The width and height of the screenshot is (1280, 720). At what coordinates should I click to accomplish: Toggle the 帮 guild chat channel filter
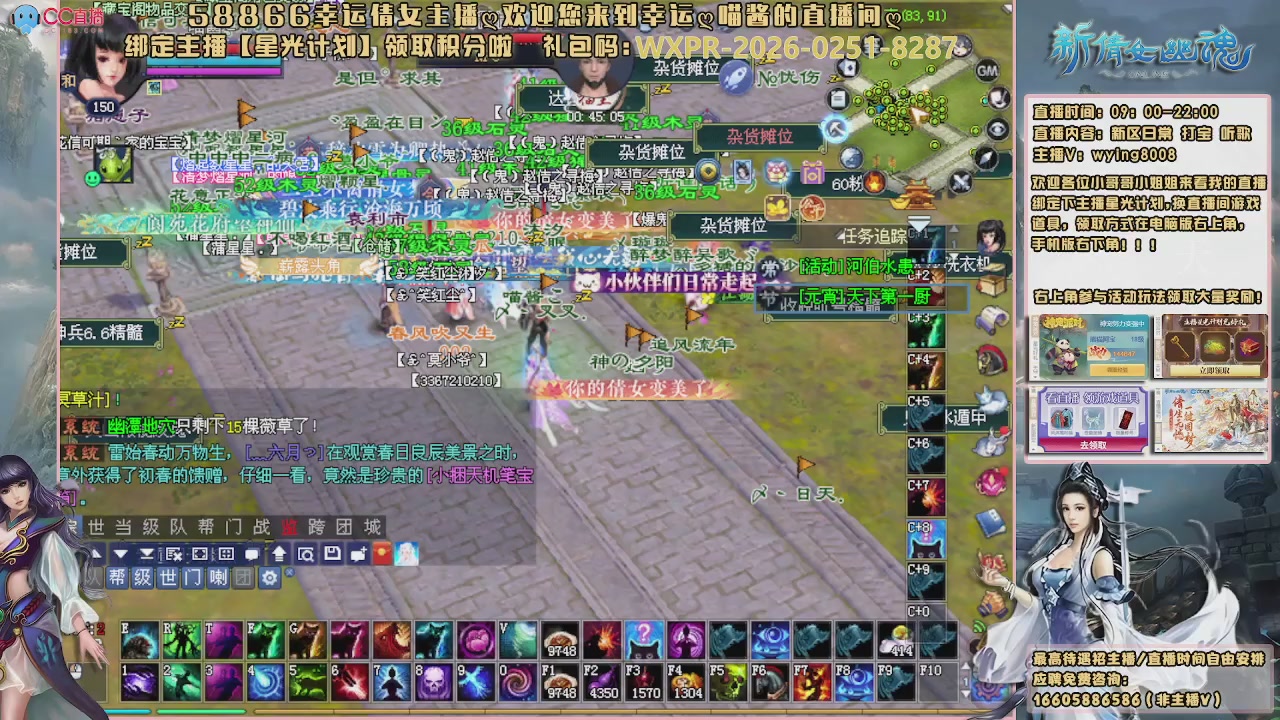pyautogui.click(x=120, y=578)
